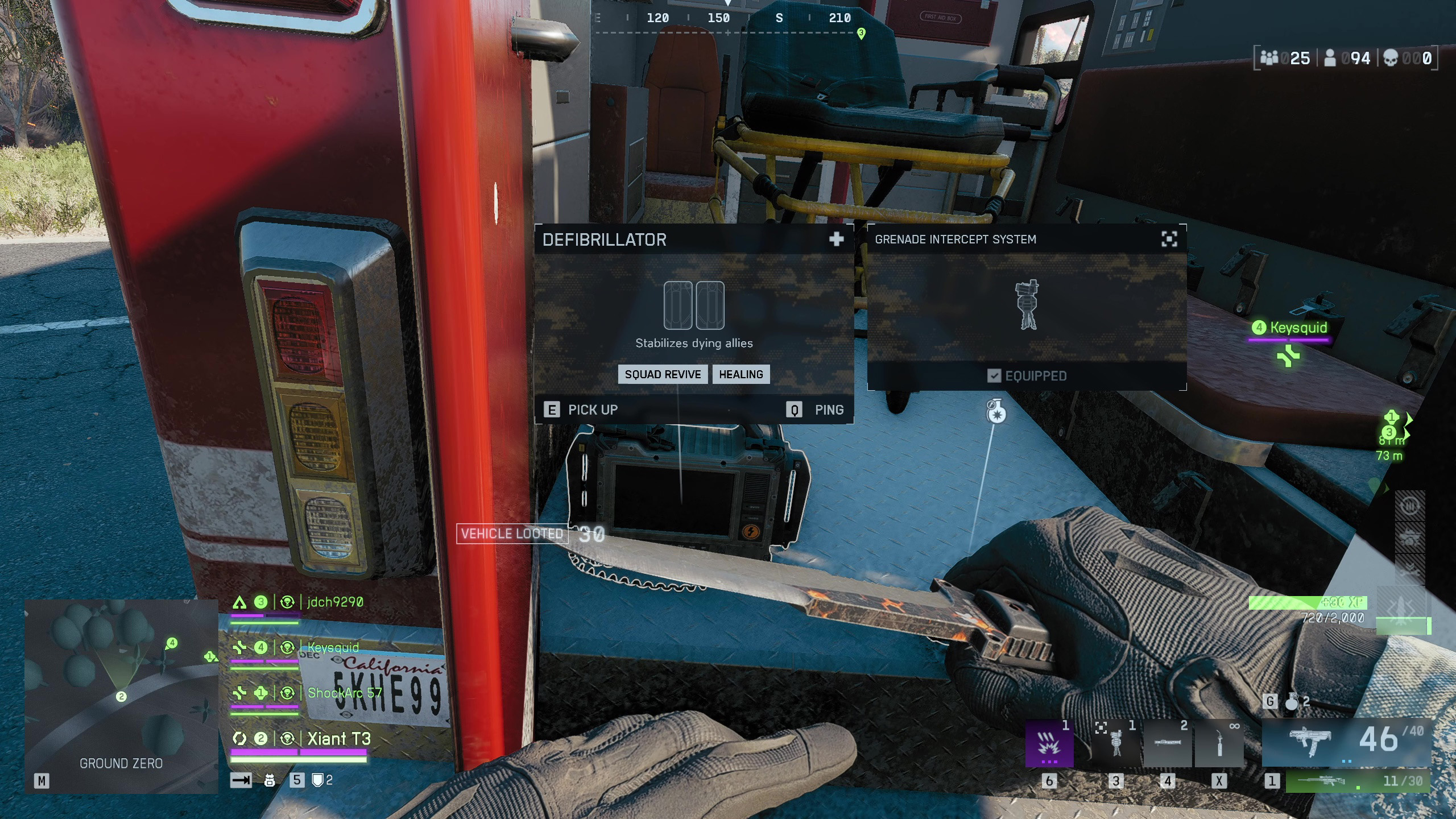Select the grenade intercept turret gadget slot
The width and height of the screenshot is (1456, 819).
pyautogui.click(x=1115, y=744)
